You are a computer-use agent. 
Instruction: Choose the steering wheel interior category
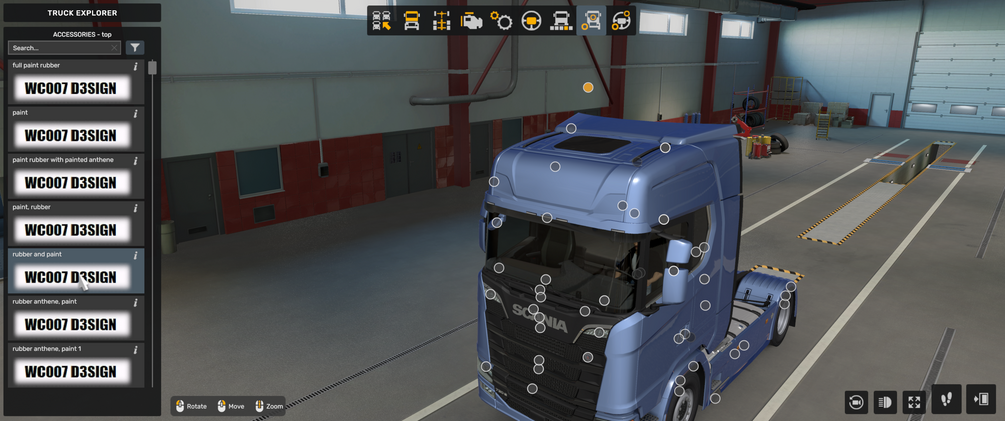click(x=531, y=21)
